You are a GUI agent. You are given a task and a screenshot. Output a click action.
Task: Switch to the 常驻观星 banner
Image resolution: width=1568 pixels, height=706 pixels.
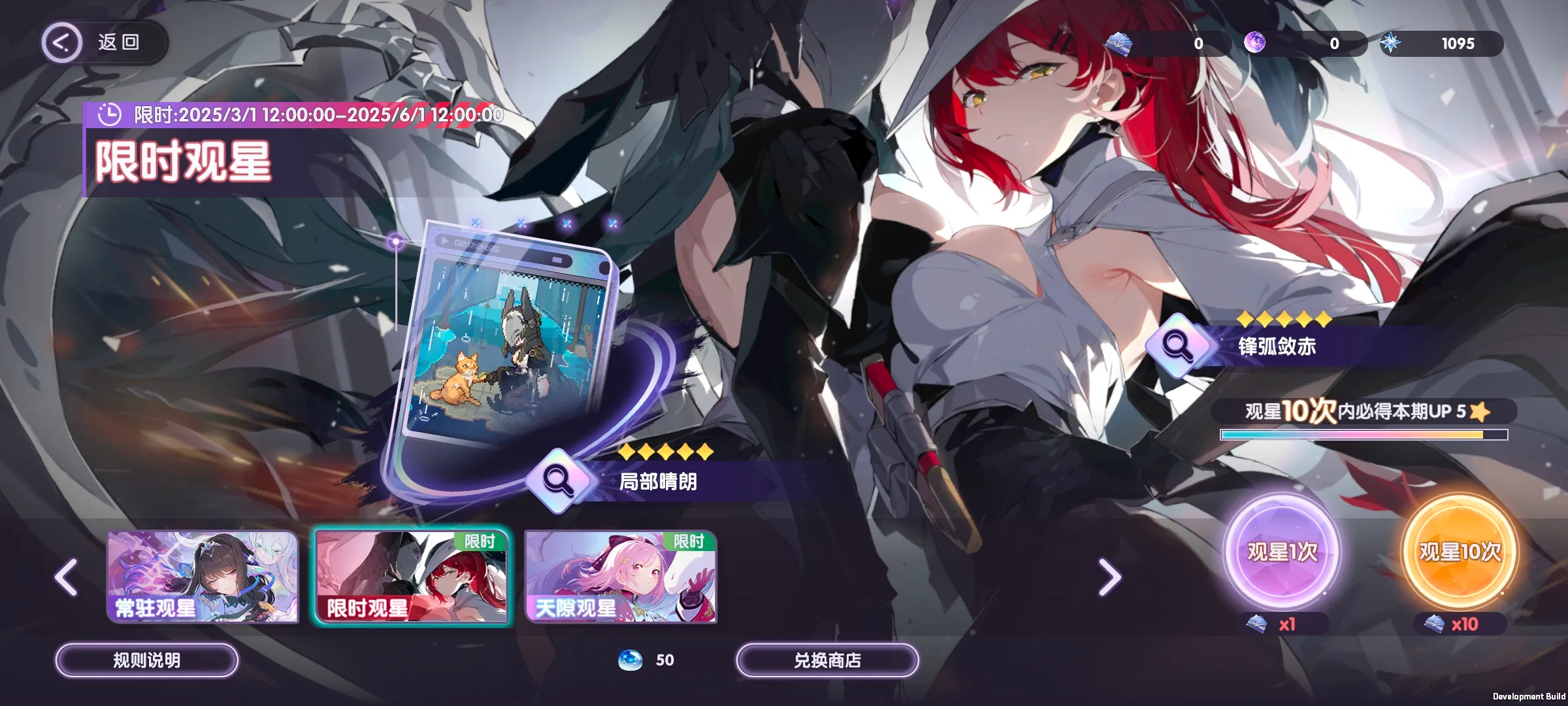point(203,577)
